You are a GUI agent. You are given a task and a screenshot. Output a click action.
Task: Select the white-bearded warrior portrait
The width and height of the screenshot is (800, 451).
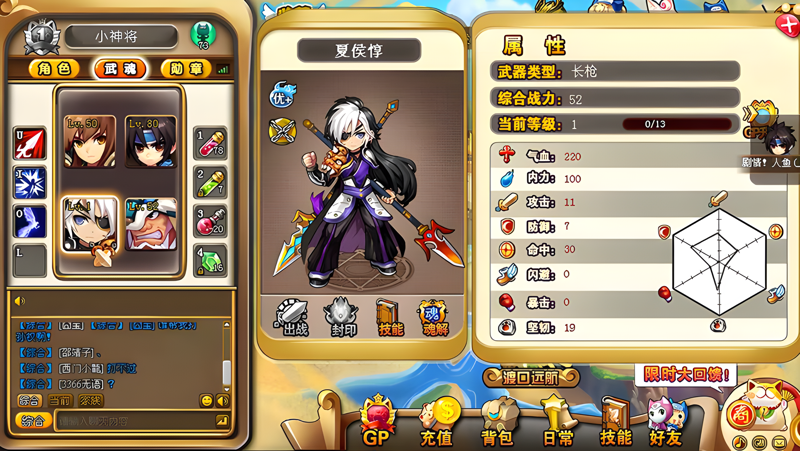(151, 223)
